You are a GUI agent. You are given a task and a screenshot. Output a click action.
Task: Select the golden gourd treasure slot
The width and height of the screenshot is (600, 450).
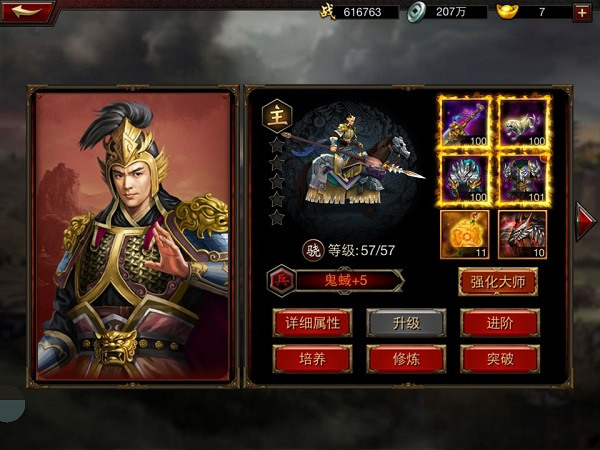pos(465,234)
